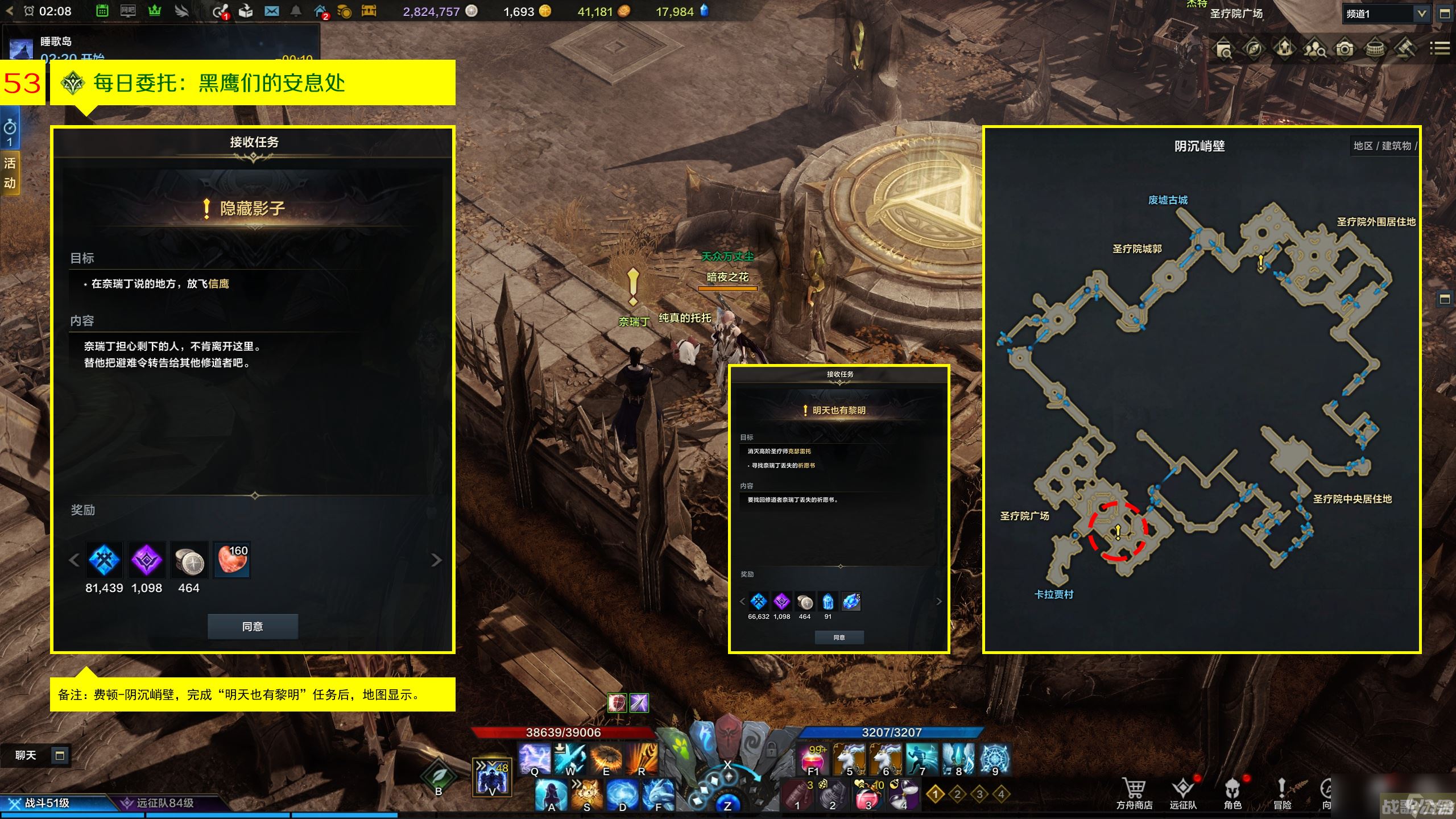The height and width of the screenshot is (819, 1456).
Task: Open the 冒险 adventure menu
Action: [x=1282, y=792]
